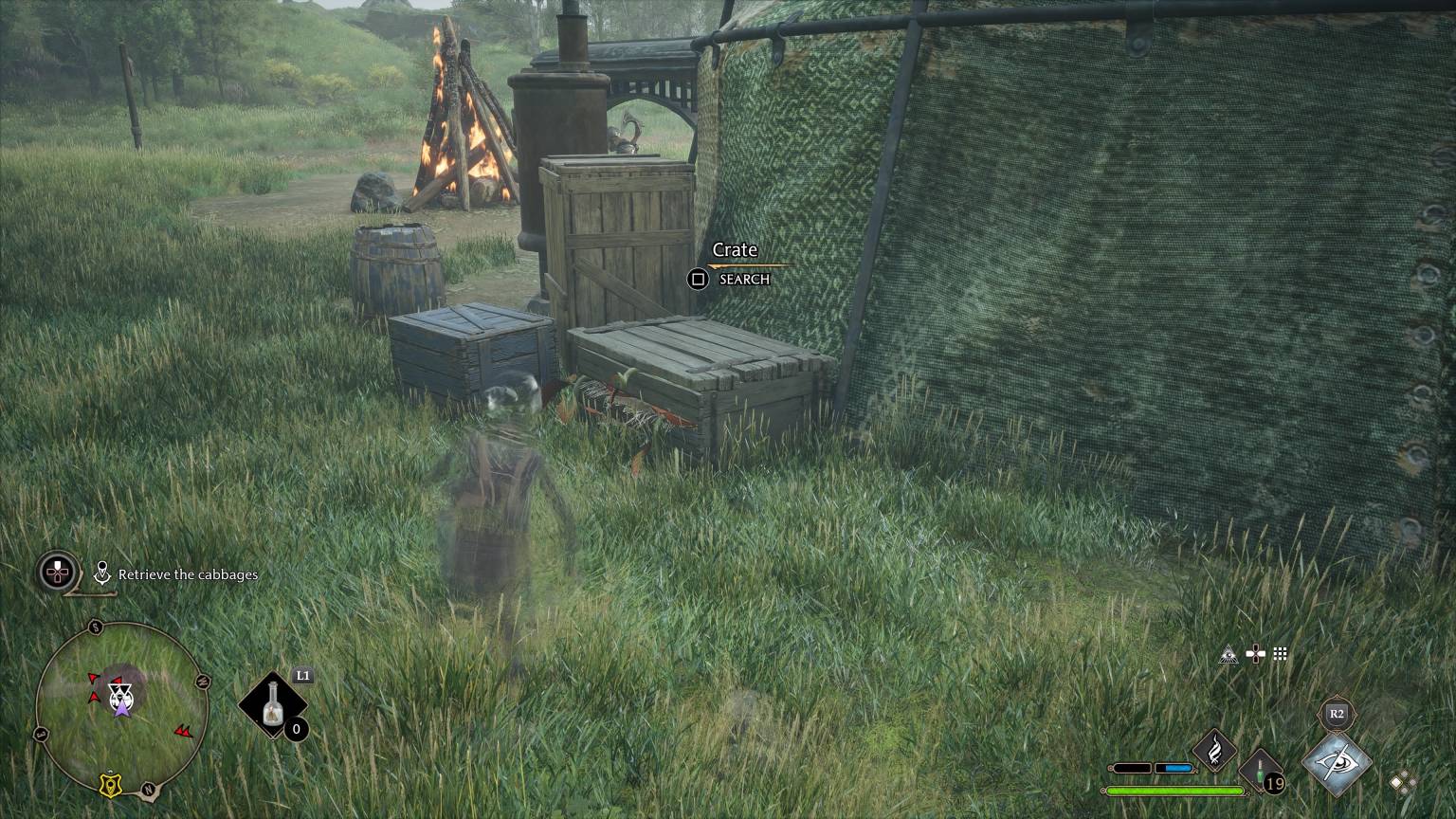
Task: Expand the minimap compass at N marker
Action: click(147, 789)
